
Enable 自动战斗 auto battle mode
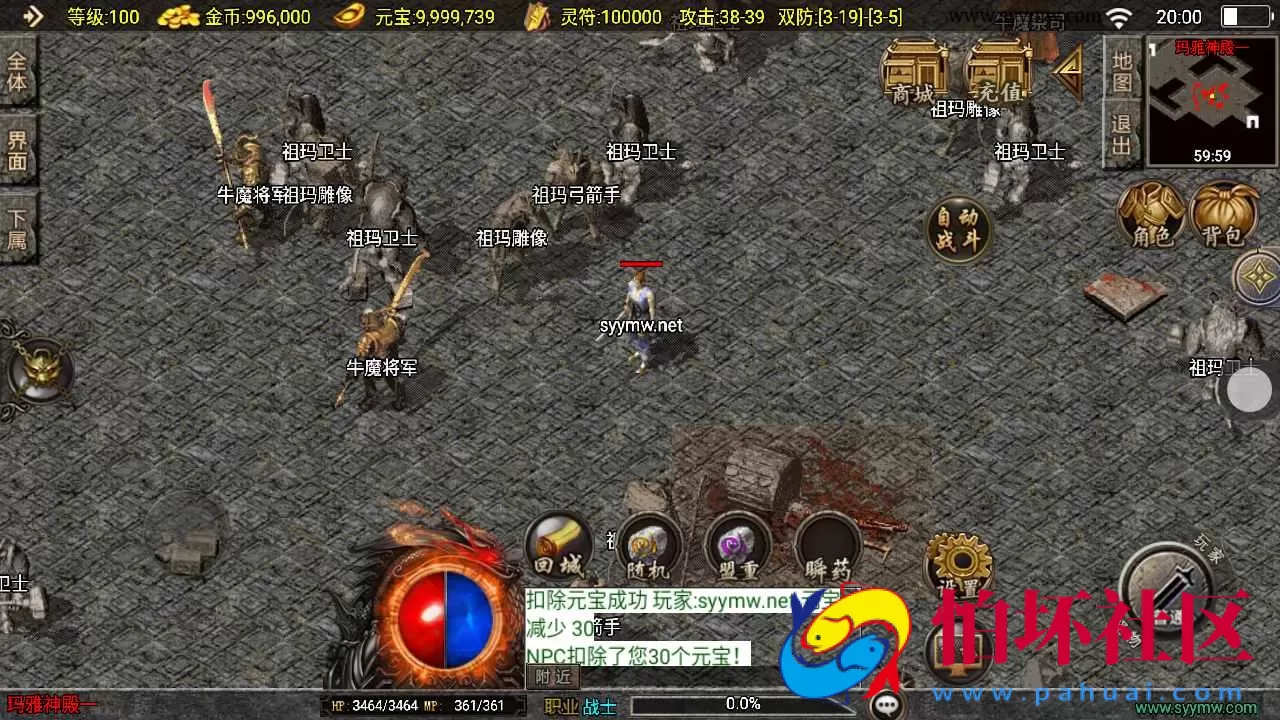[x=960, y=230]
